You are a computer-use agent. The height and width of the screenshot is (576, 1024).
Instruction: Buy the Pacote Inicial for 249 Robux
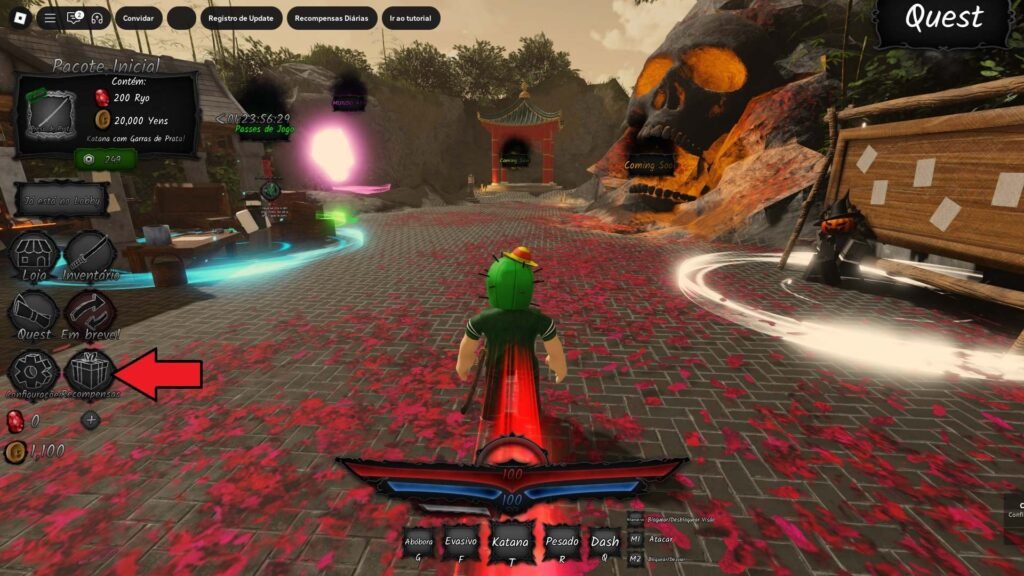pos(105,158)
